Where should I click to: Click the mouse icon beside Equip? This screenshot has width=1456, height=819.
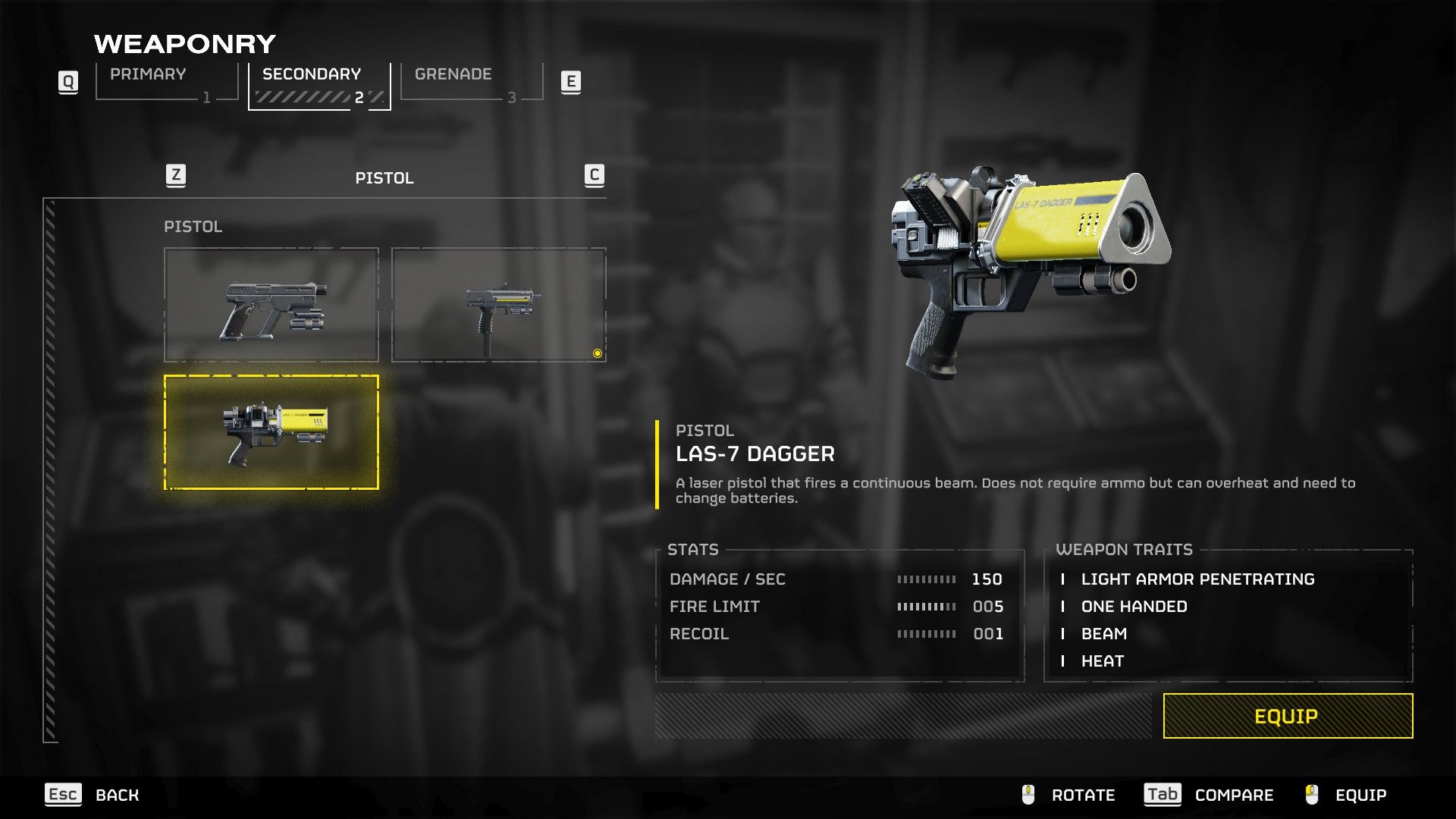click(x=1310, y=795)
